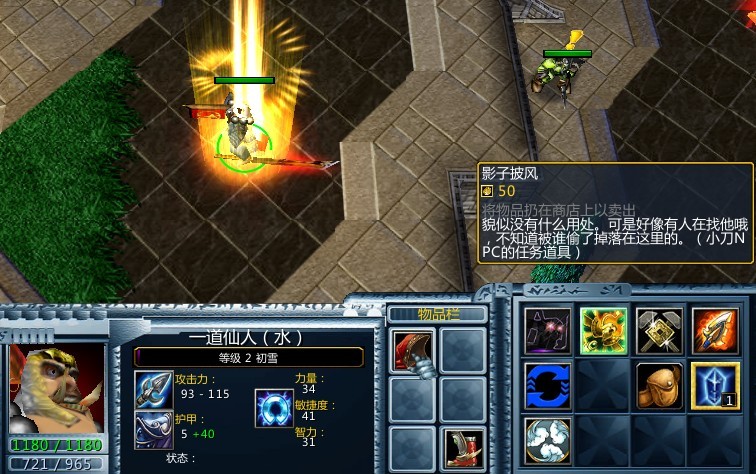The image size is (756, 474).
Task: Open the brown leather backpack
Action: click(660, 386)
